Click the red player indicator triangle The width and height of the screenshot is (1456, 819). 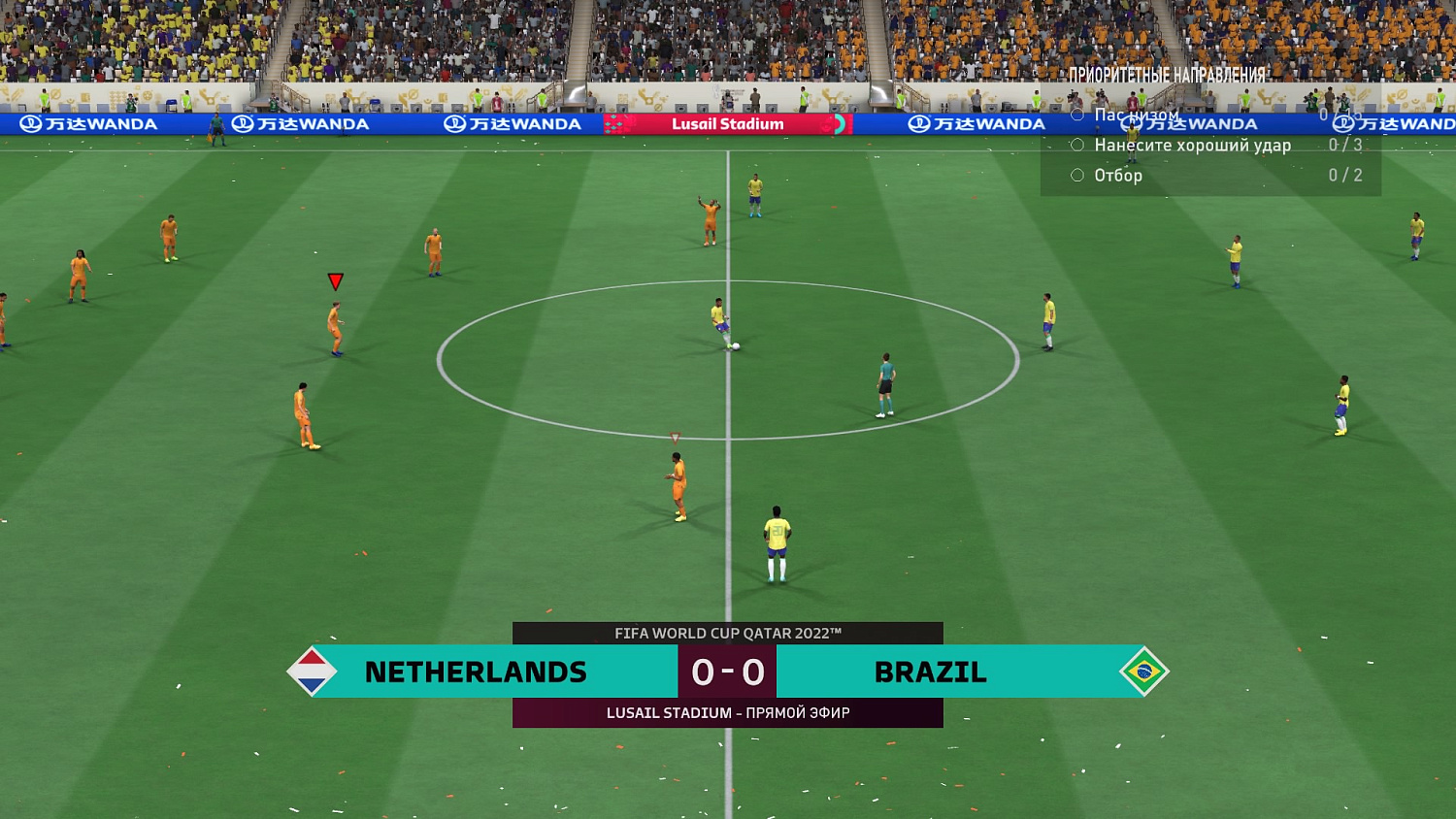(x=335, y=281)
